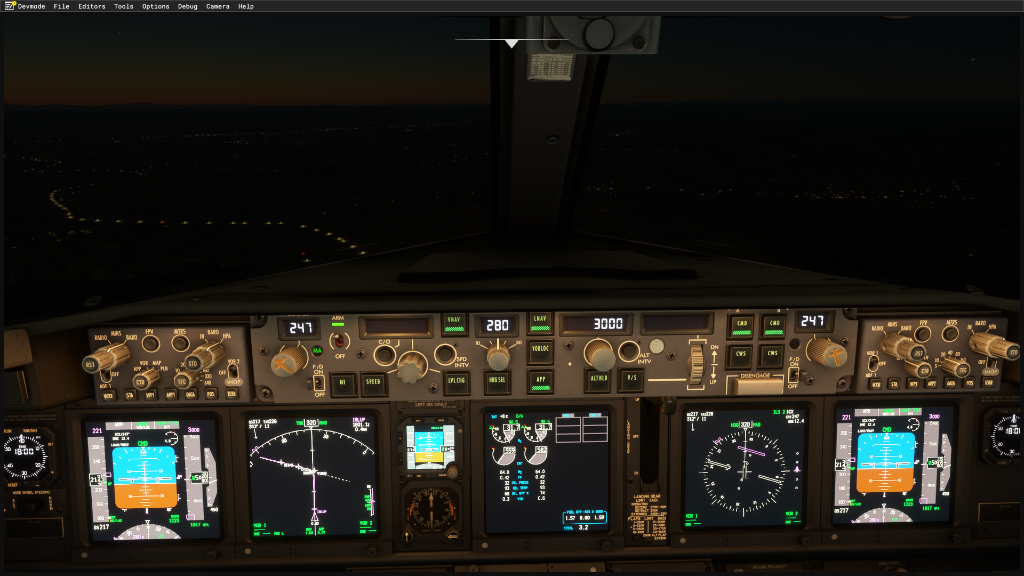
Task: Open the File menu
Action: pos(62,6)
